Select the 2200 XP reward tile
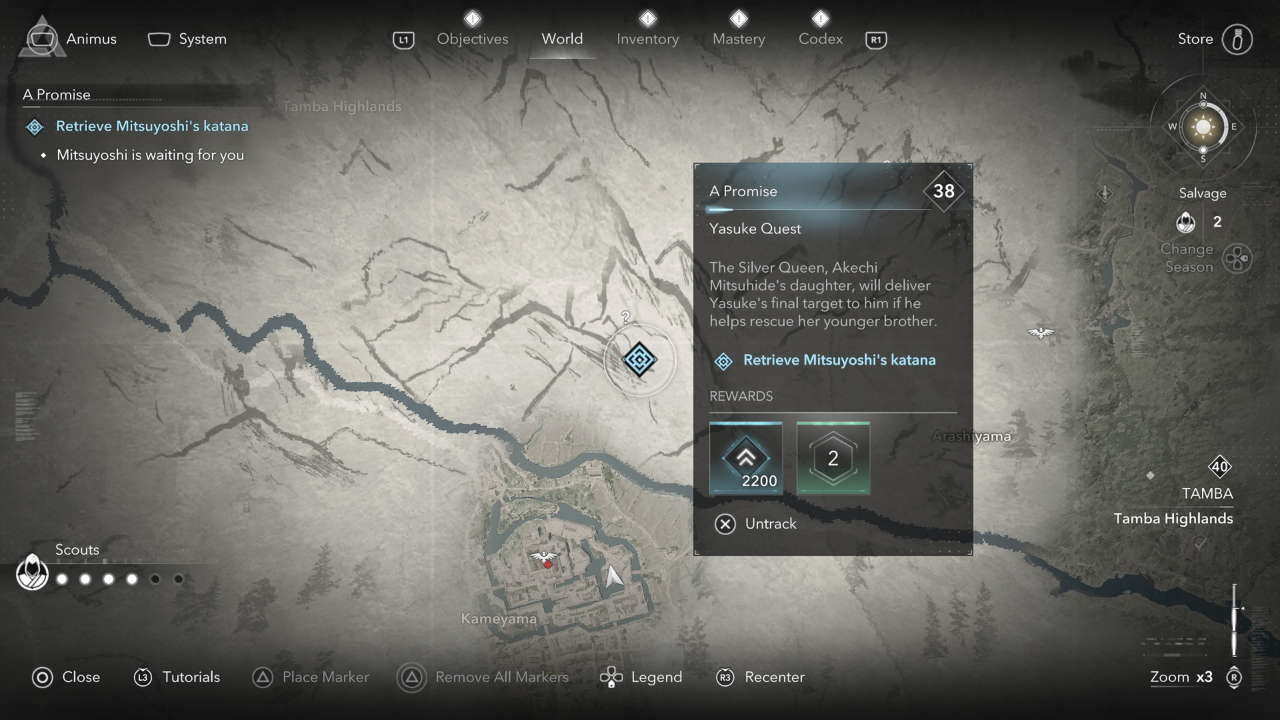 point(745,458)
